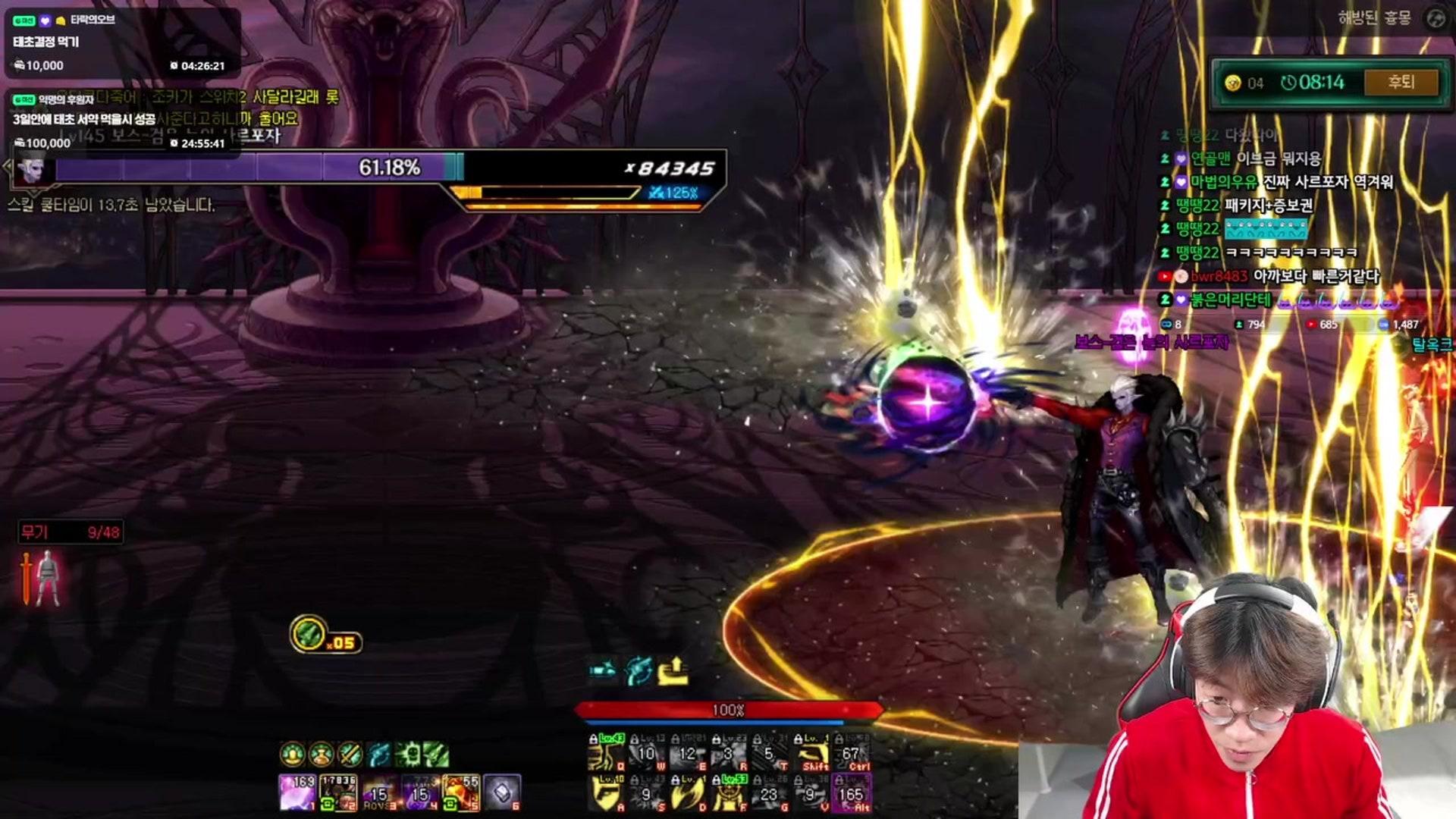
Task: Use the Shift-key skill slot
Action: click(x=814, y=753)
